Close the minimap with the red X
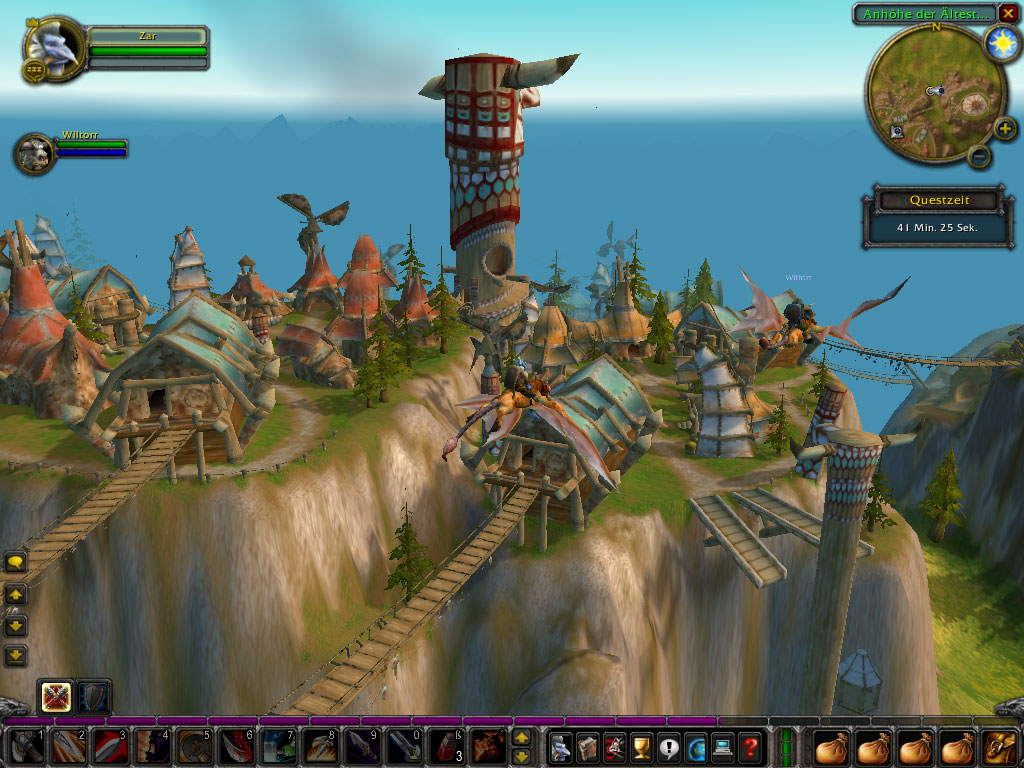The width and height of the screenshot is (1024, 768). [x=1008, y=14]
